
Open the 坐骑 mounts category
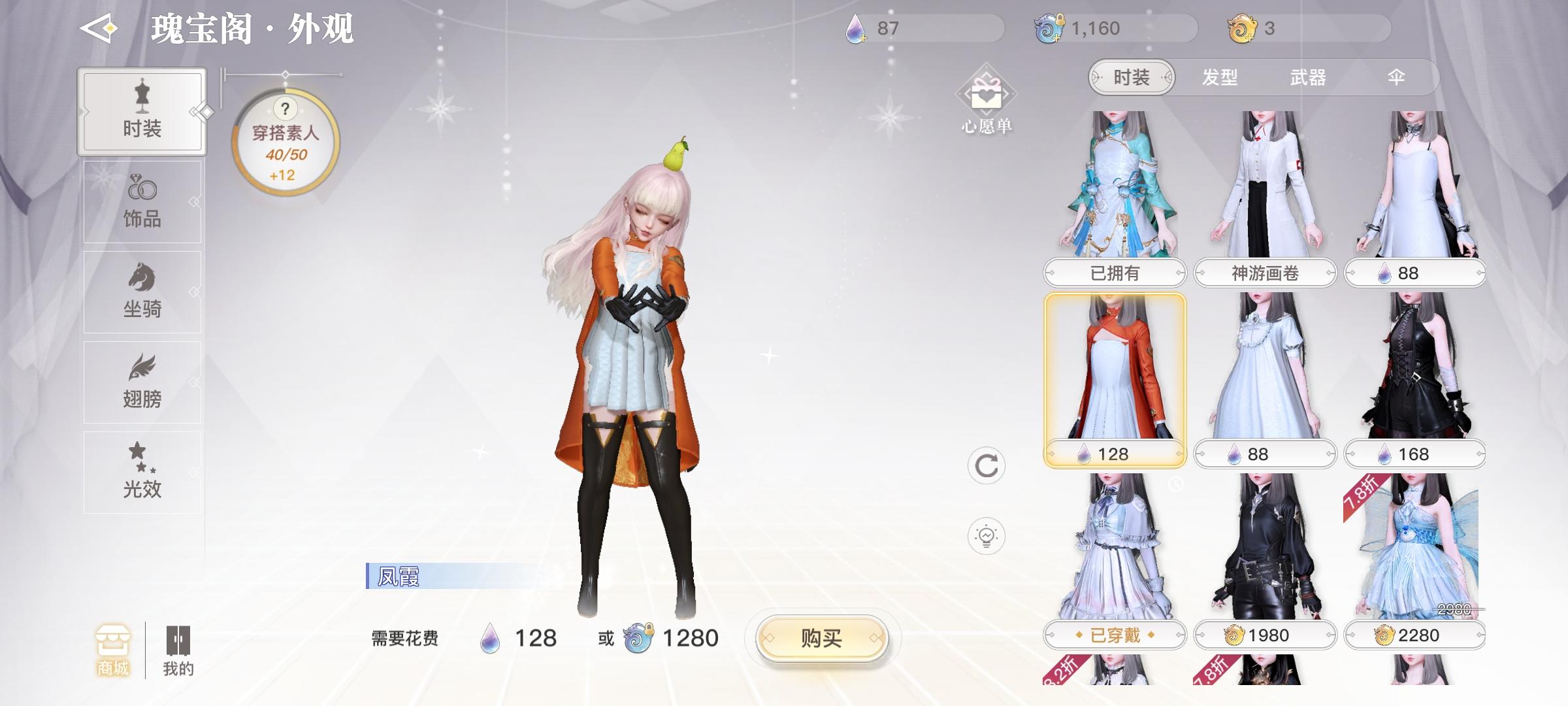point(142,291)
